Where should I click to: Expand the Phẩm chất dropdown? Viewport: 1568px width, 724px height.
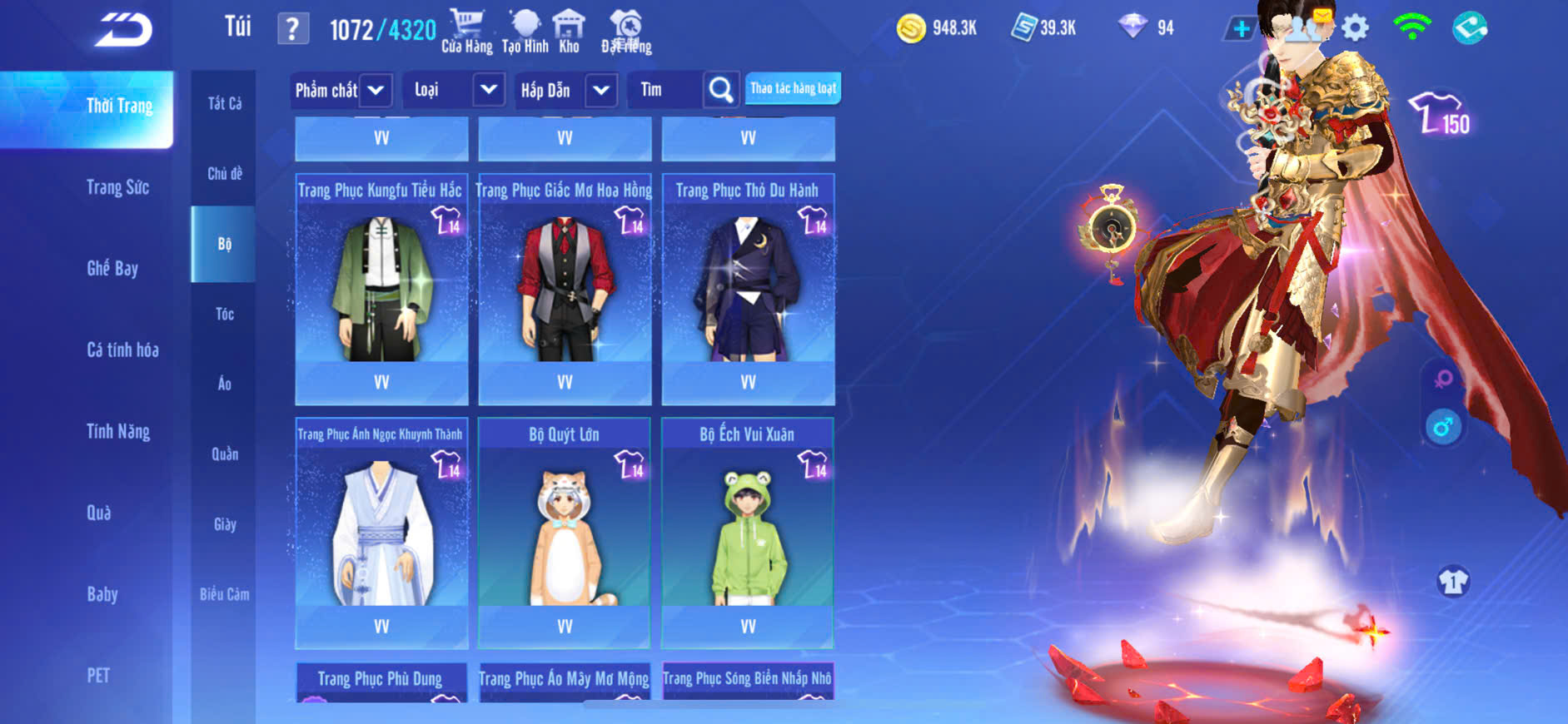pyautogui.click(x=376, y=90)
